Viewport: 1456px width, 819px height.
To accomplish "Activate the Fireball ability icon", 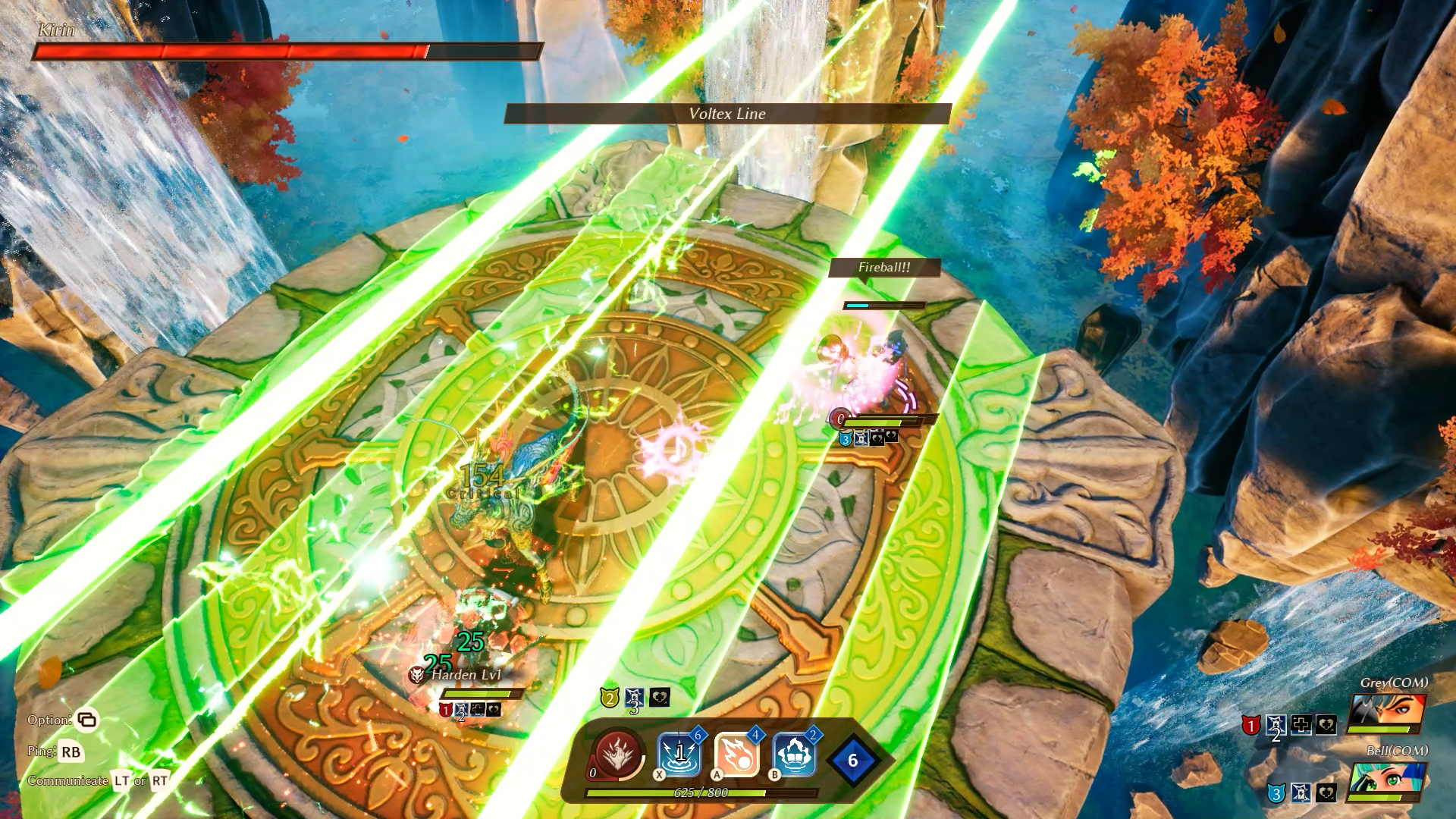I will point(736,755).
